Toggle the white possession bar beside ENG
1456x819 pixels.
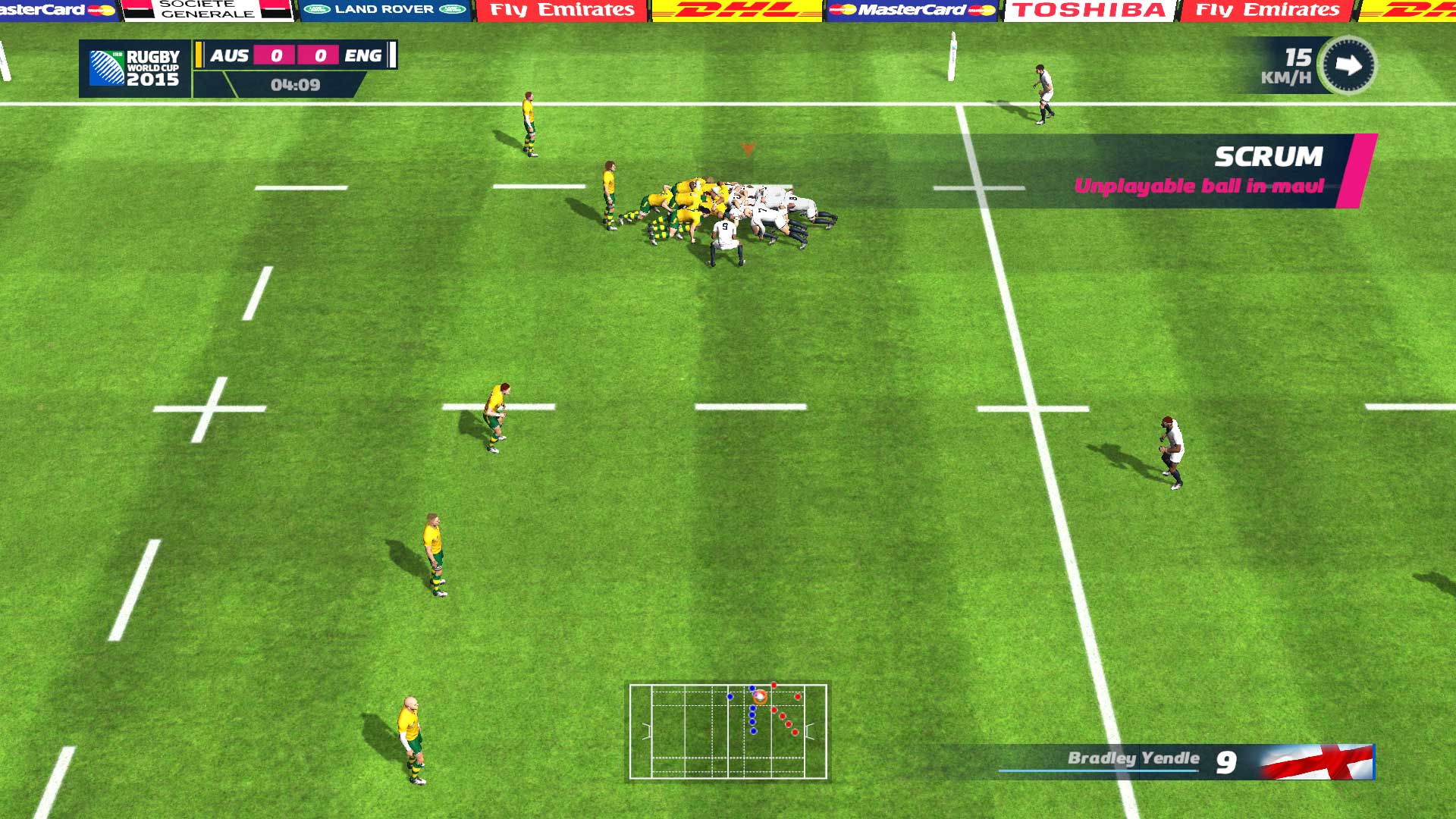coord(391,55)
